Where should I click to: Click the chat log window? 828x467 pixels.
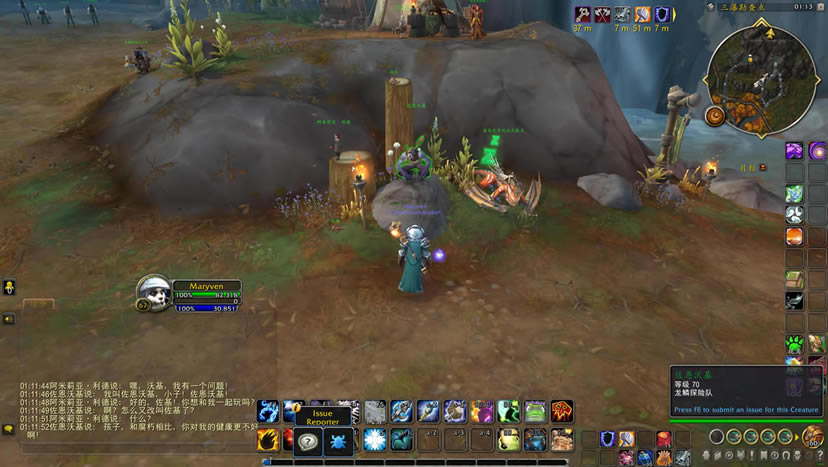coord(130,410)
